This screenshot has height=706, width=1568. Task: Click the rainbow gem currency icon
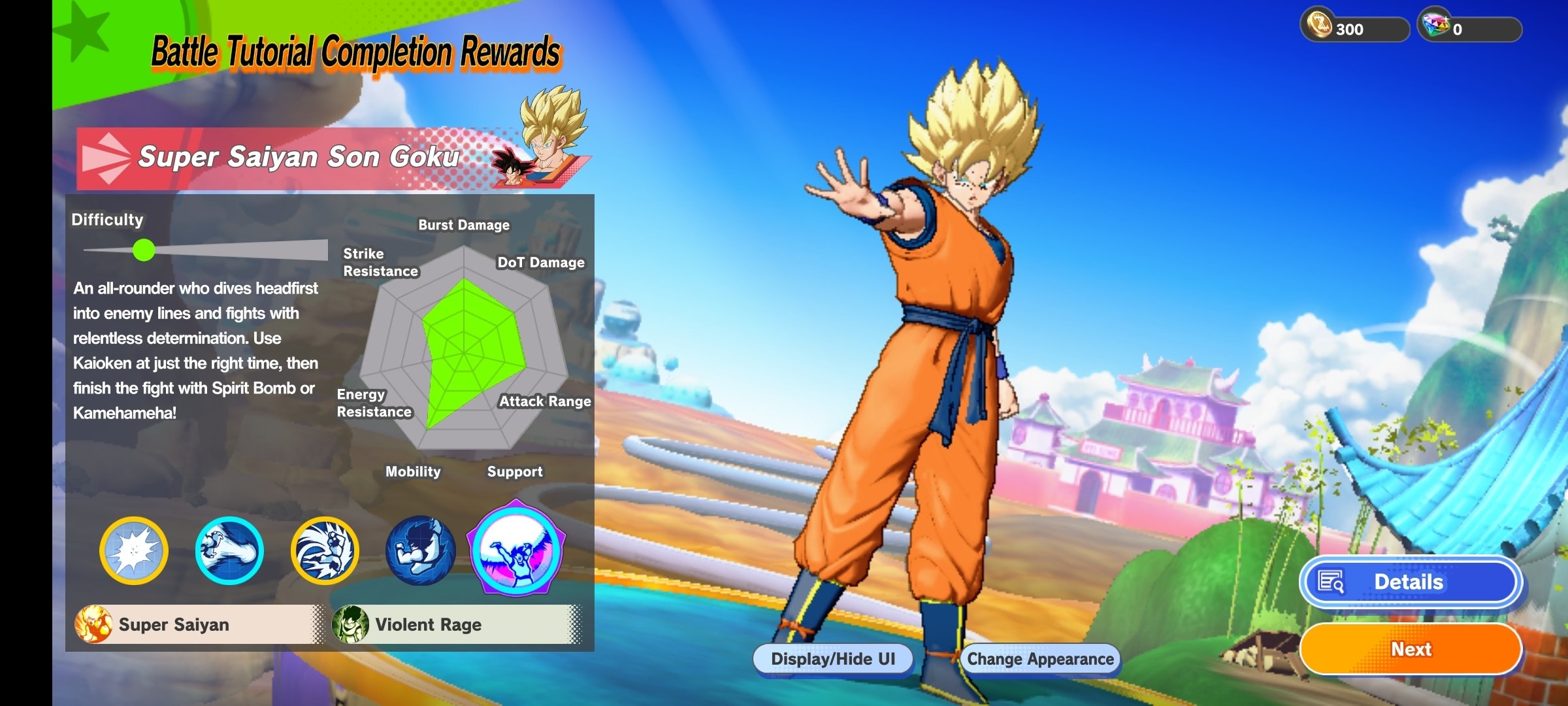pos(1435,25)
